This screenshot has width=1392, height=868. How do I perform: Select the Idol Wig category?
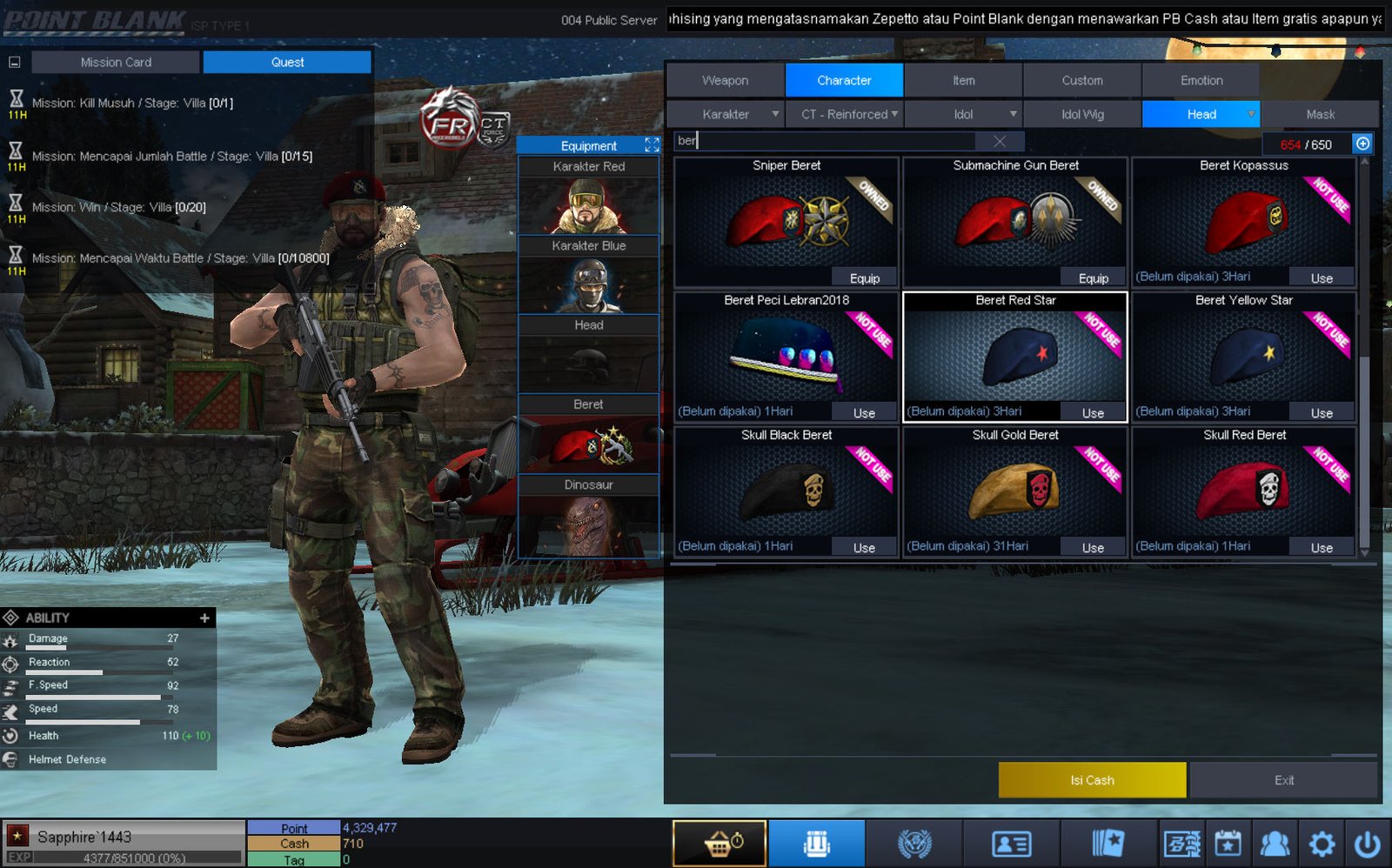click(x=1081, y=114)
